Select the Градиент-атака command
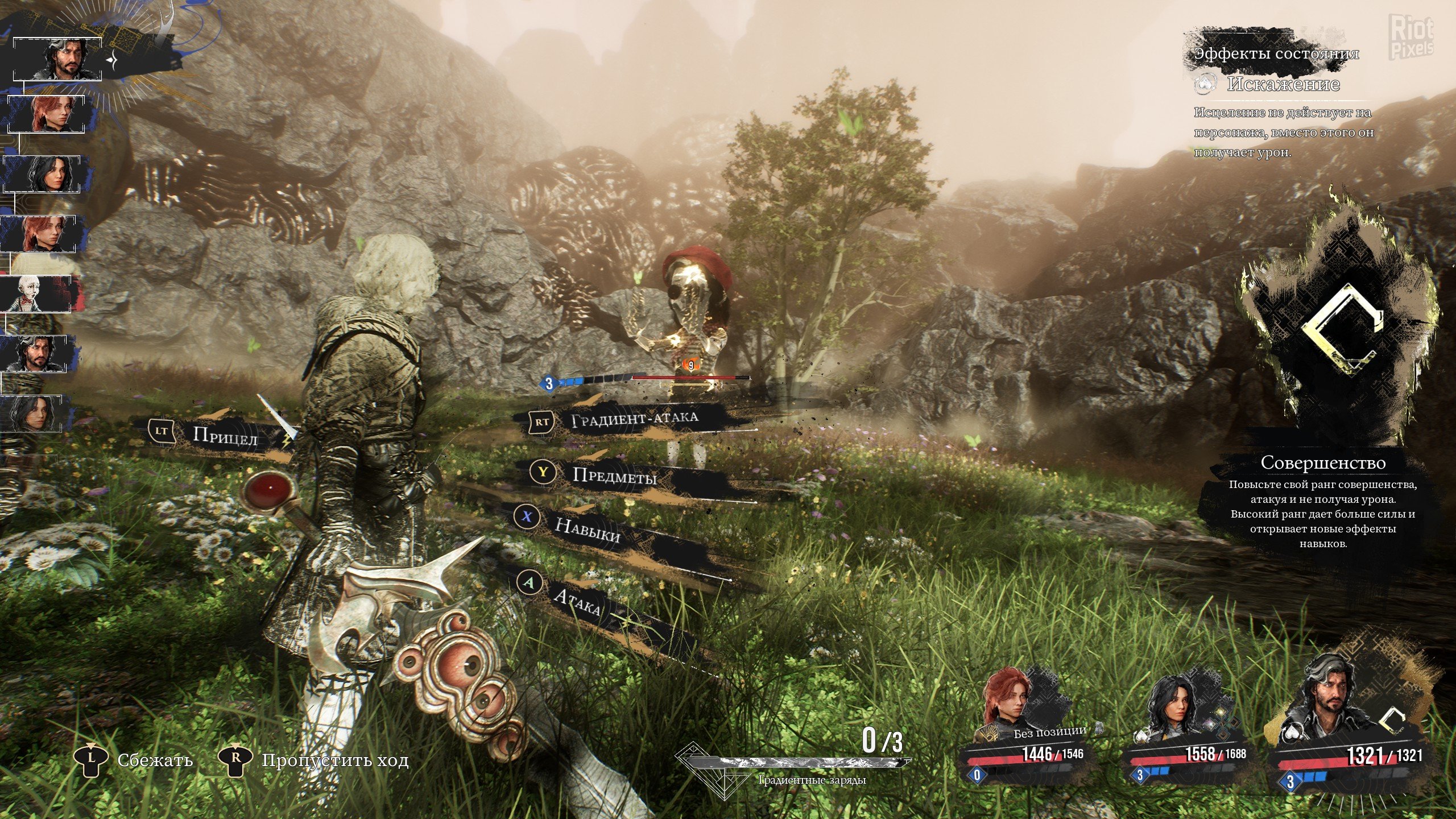This screenshot has width=1456, height=819. [634, 420]
